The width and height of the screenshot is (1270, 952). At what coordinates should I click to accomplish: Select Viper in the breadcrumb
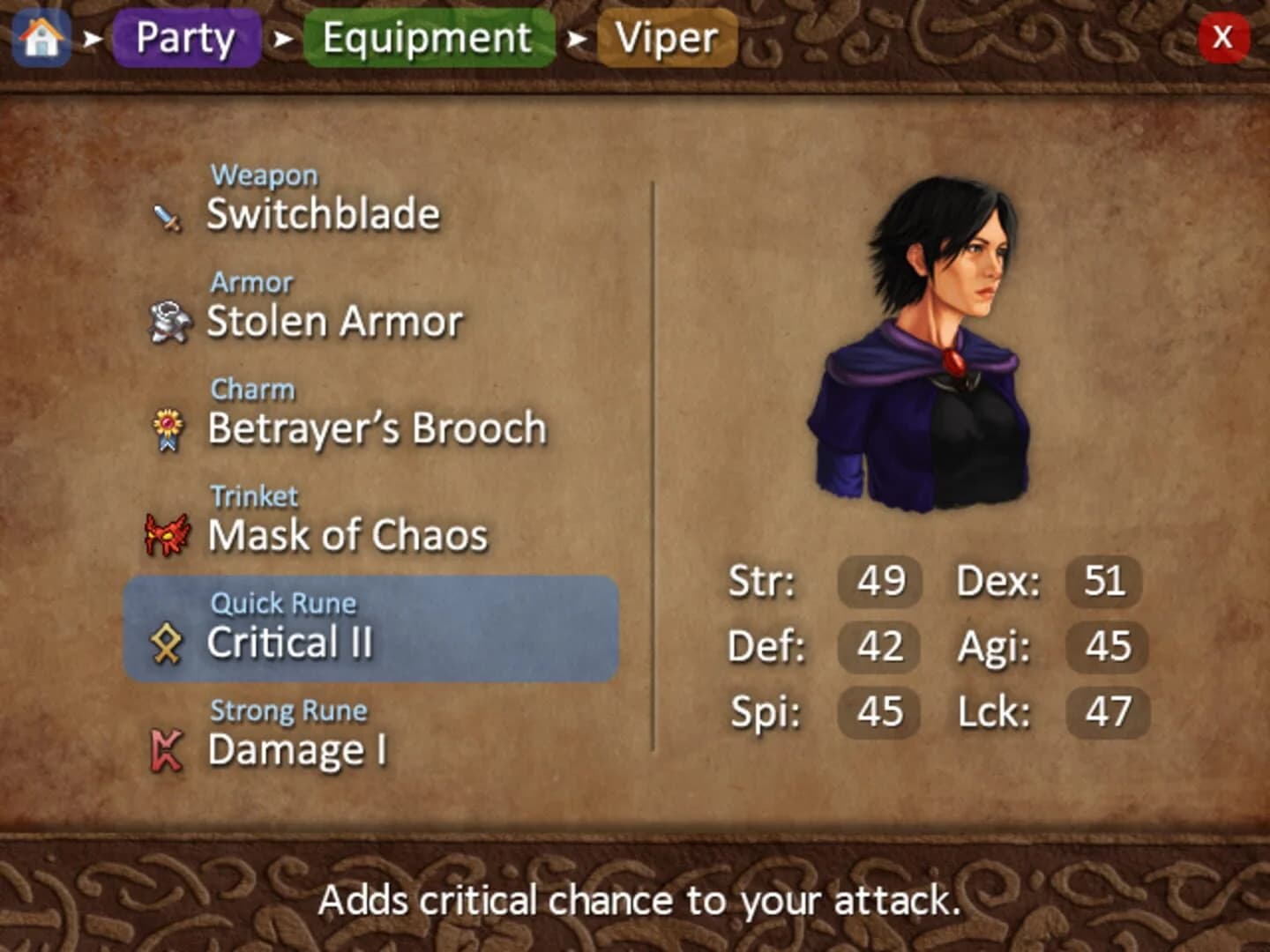click(666, 39)
